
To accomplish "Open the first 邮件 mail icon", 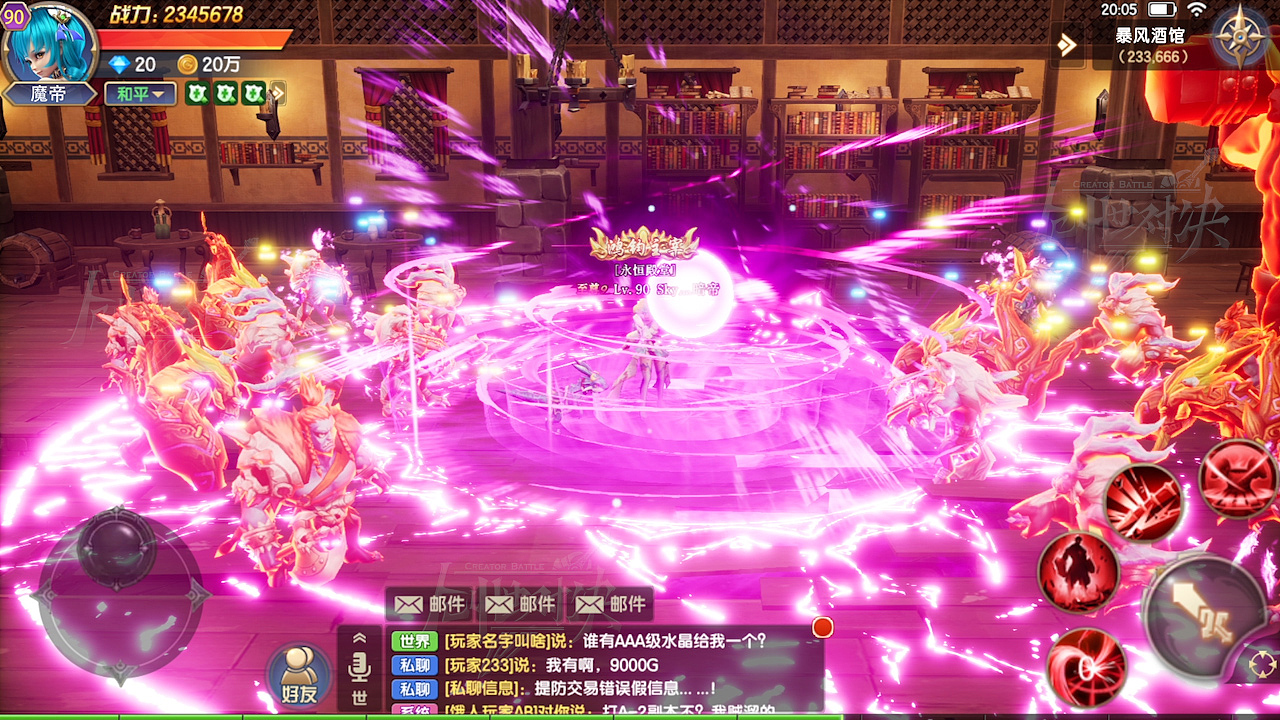I will pos(432,603).
